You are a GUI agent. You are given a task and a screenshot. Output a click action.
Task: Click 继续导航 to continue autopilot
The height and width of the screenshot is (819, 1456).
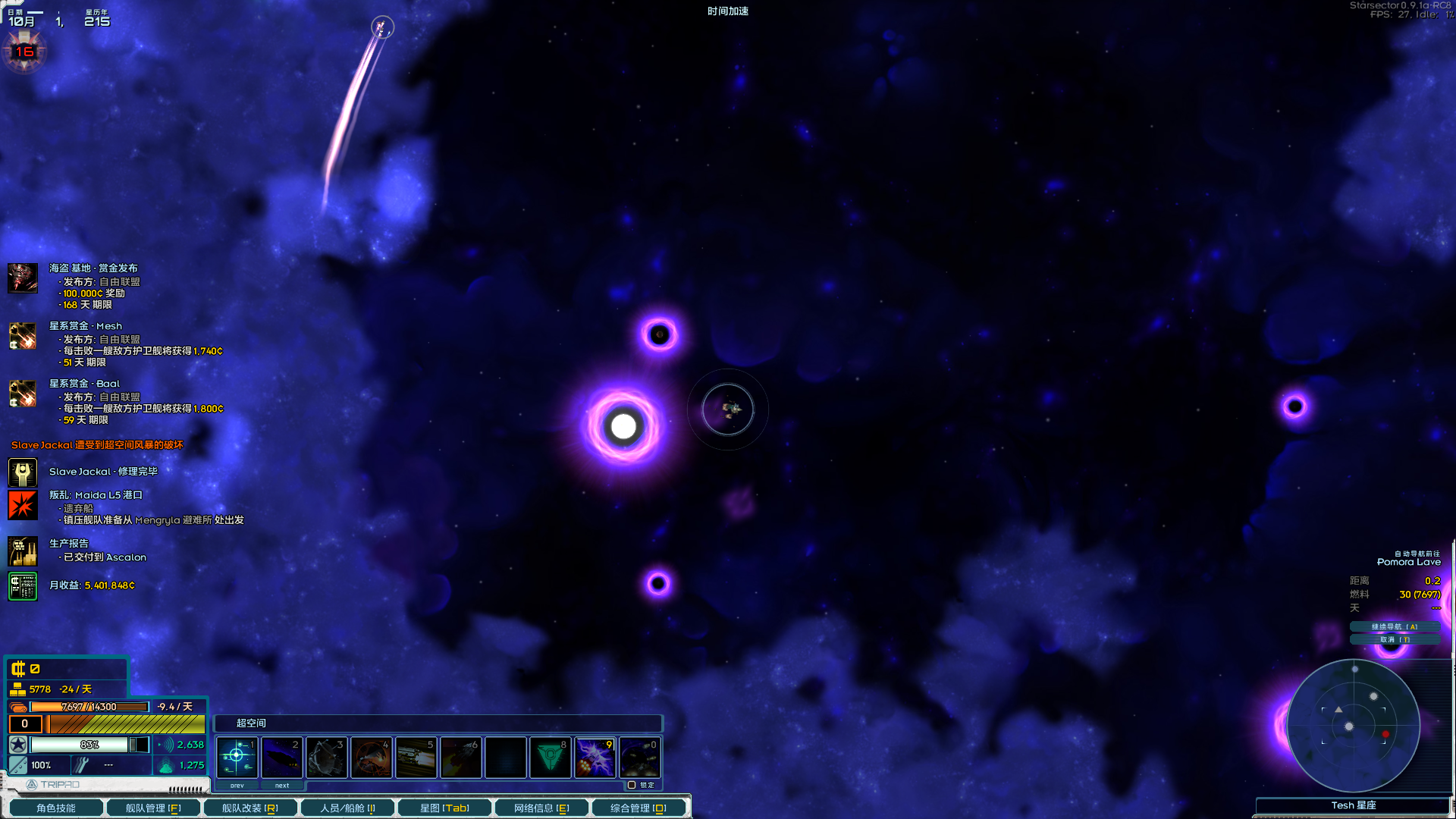[x=1394, y=626]
